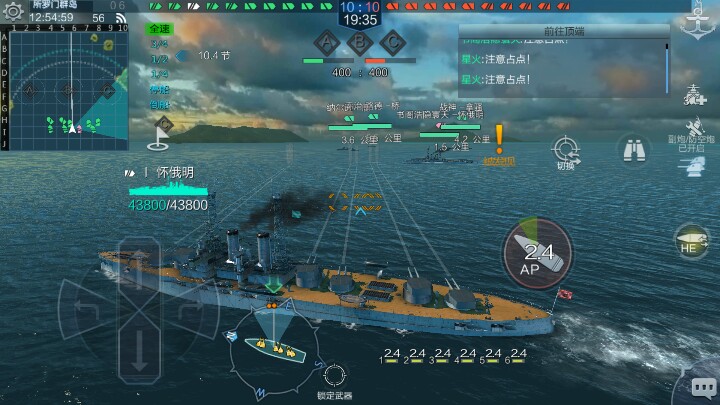Activate the repair crew consumable
This screenshot has height=405, width=720.
696,95
